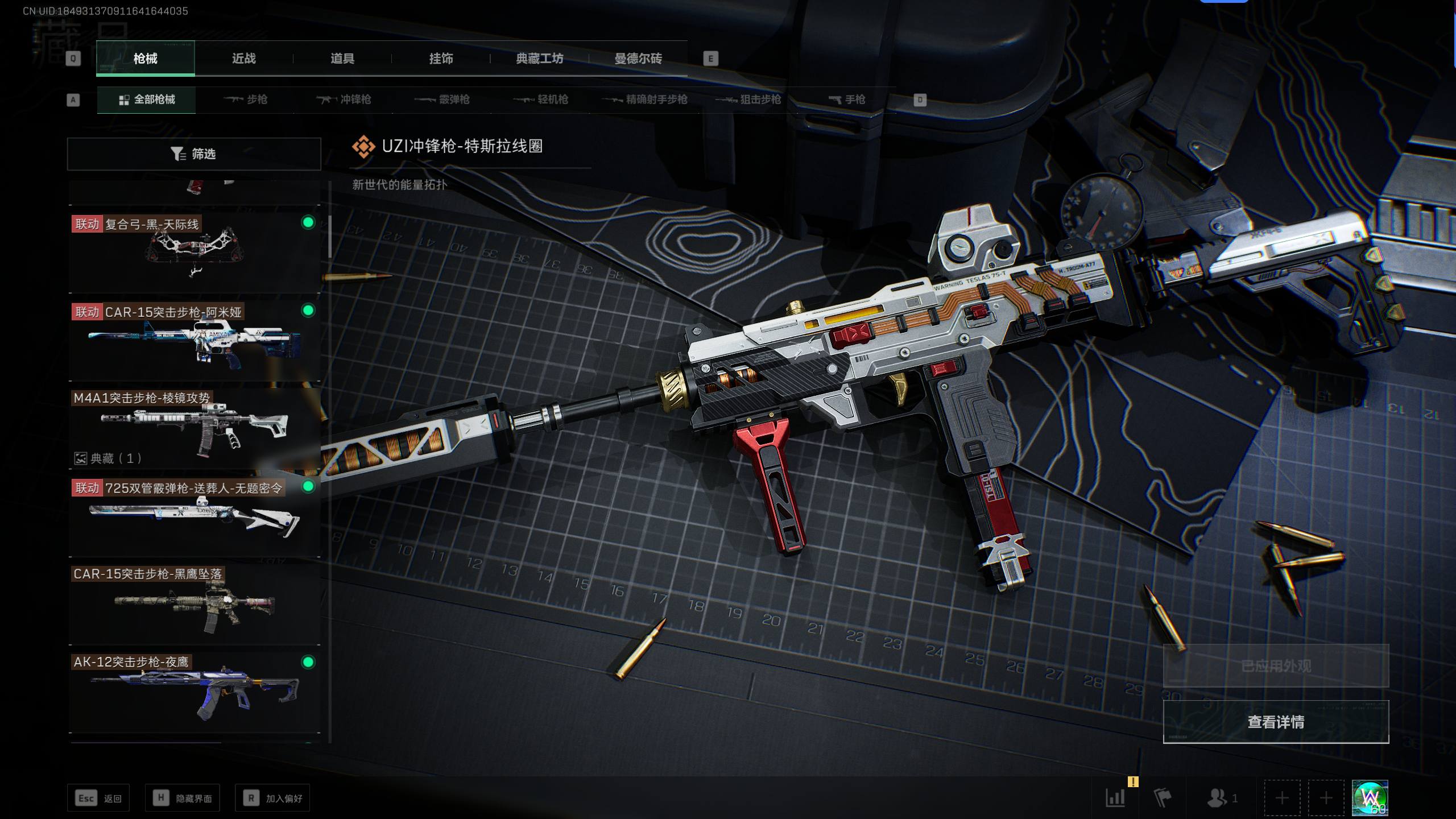Screen dimensions: 1456x819
Task: Show only 霰弹枪 shotguns
Action: pyautogui.click(x=442, y=100)
